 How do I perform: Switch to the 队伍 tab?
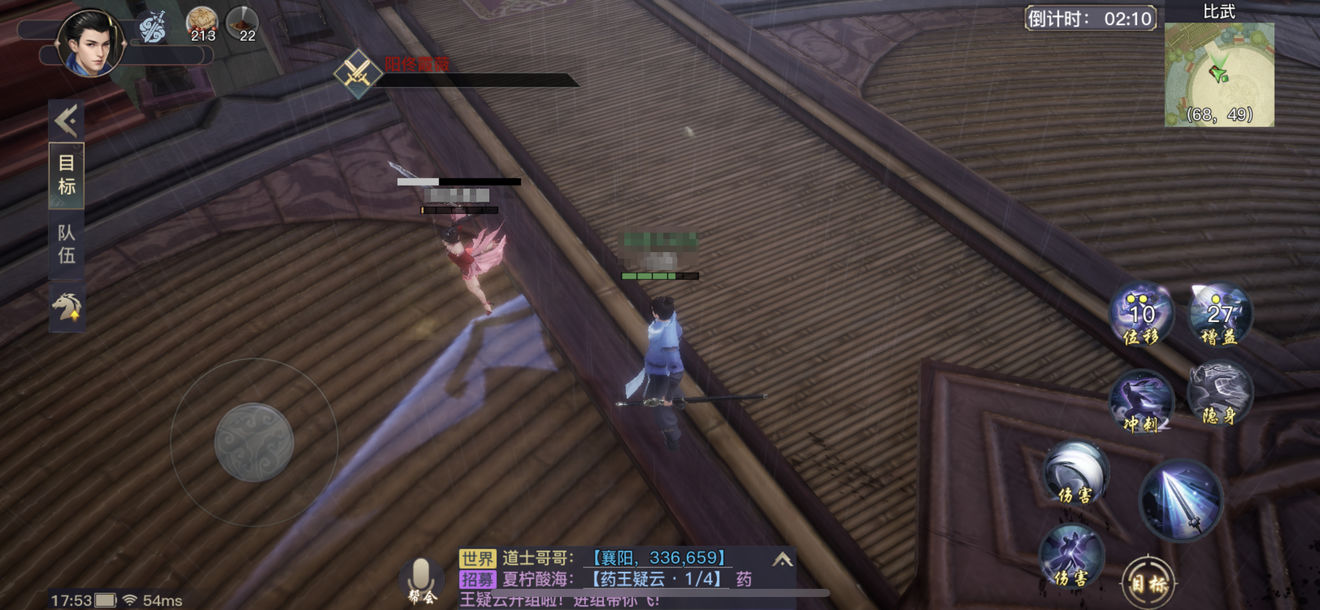point(66,243)
